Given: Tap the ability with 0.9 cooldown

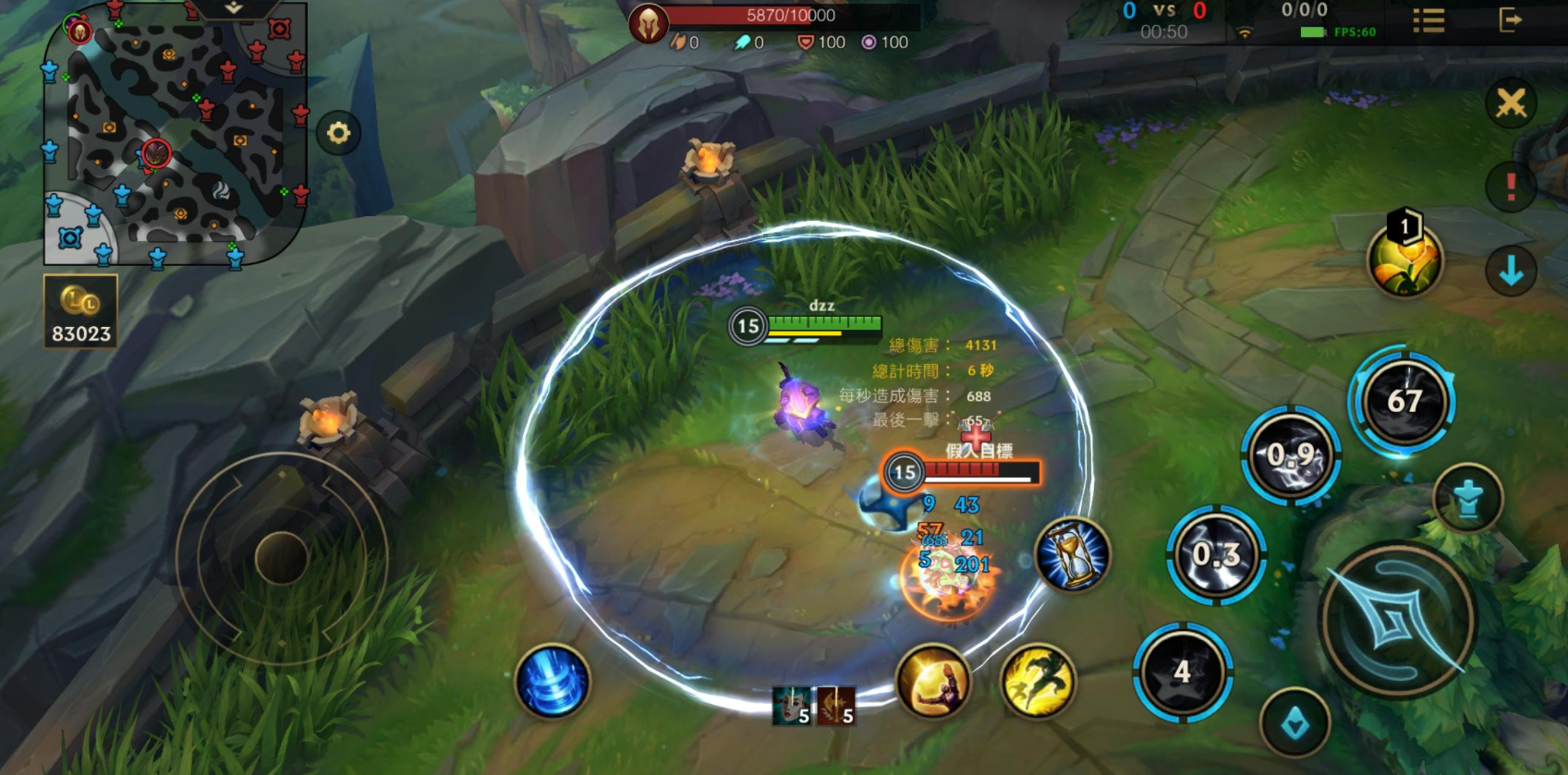Looking at the screenshot, I should pos(1291,455).
